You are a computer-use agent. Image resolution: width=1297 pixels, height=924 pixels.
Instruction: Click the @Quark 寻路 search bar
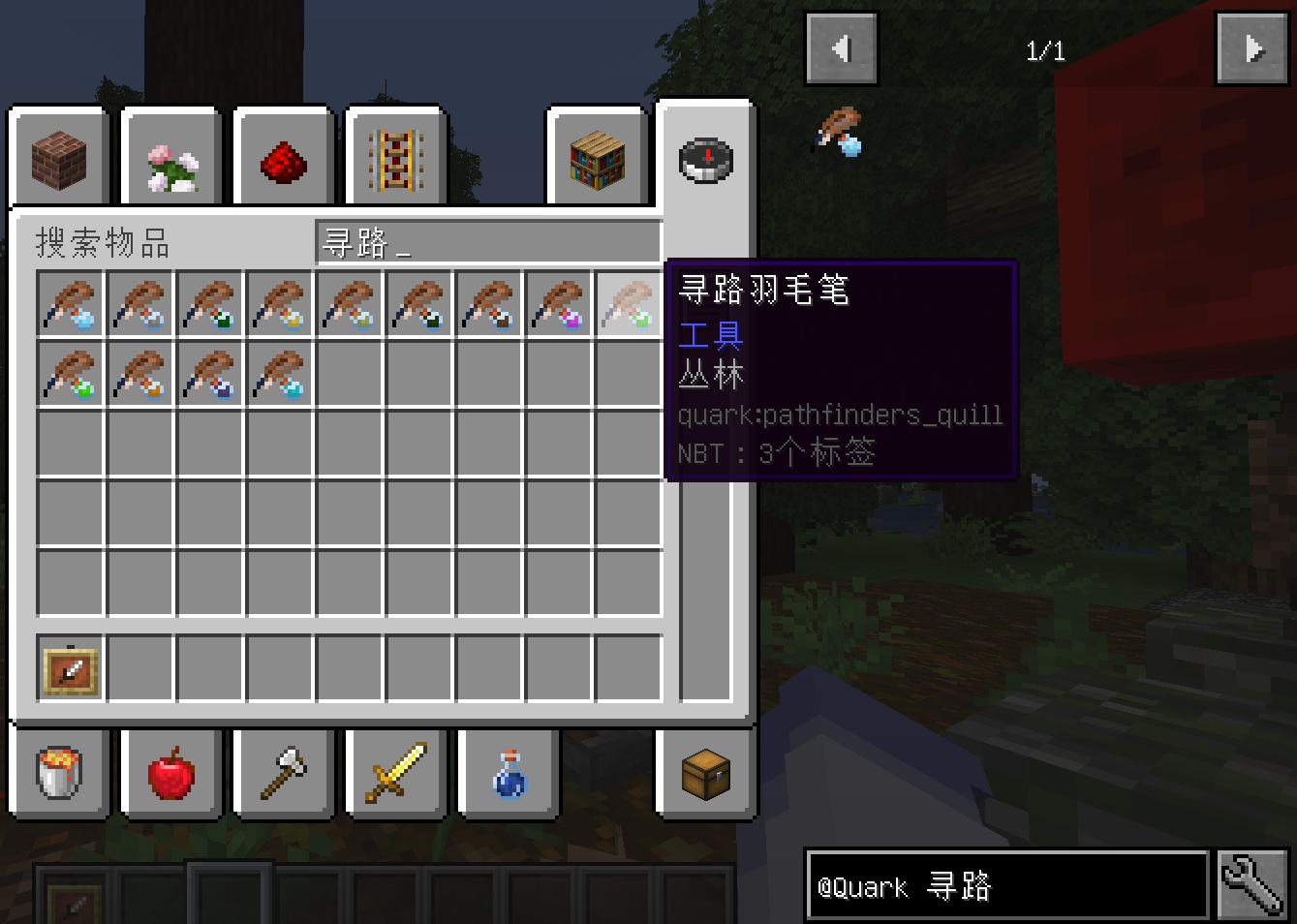tap(1007, 884)
